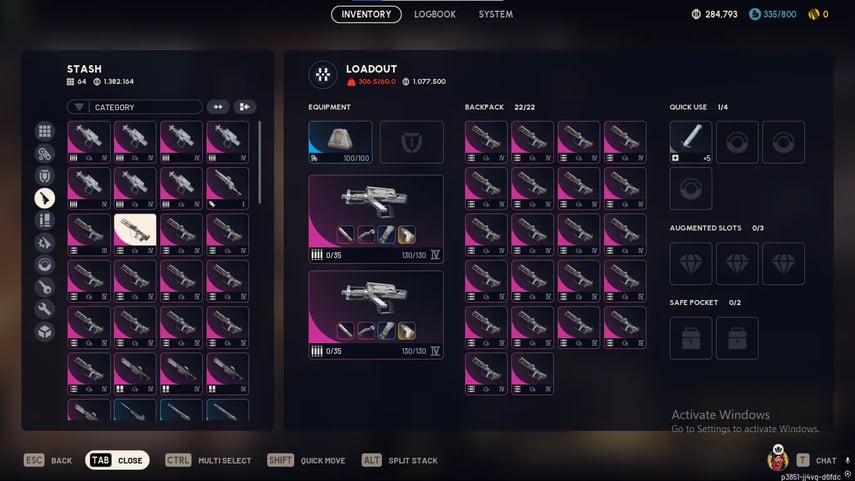Click the empty shield equipment slot
Viewport: 855px width, 481px height.
tap(411, 142)
